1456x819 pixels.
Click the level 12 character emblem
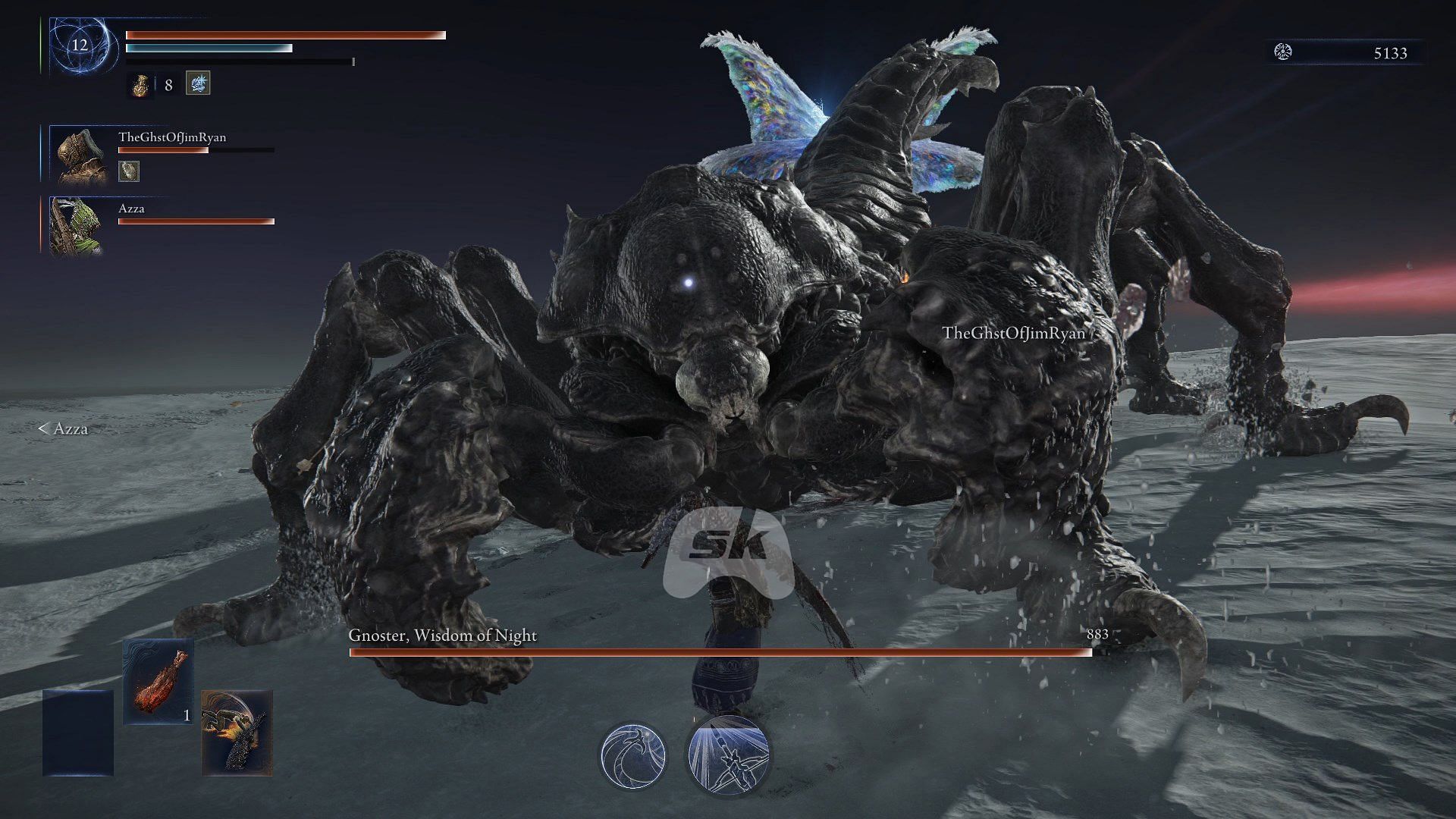(80, 45)
